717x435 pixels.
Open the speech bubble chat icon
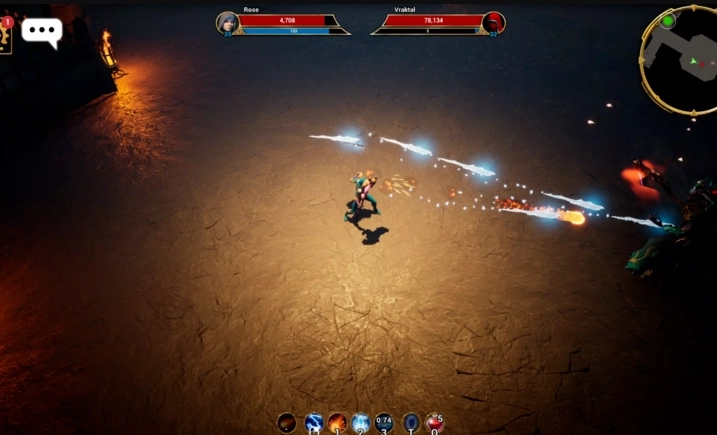coord(42,31)
